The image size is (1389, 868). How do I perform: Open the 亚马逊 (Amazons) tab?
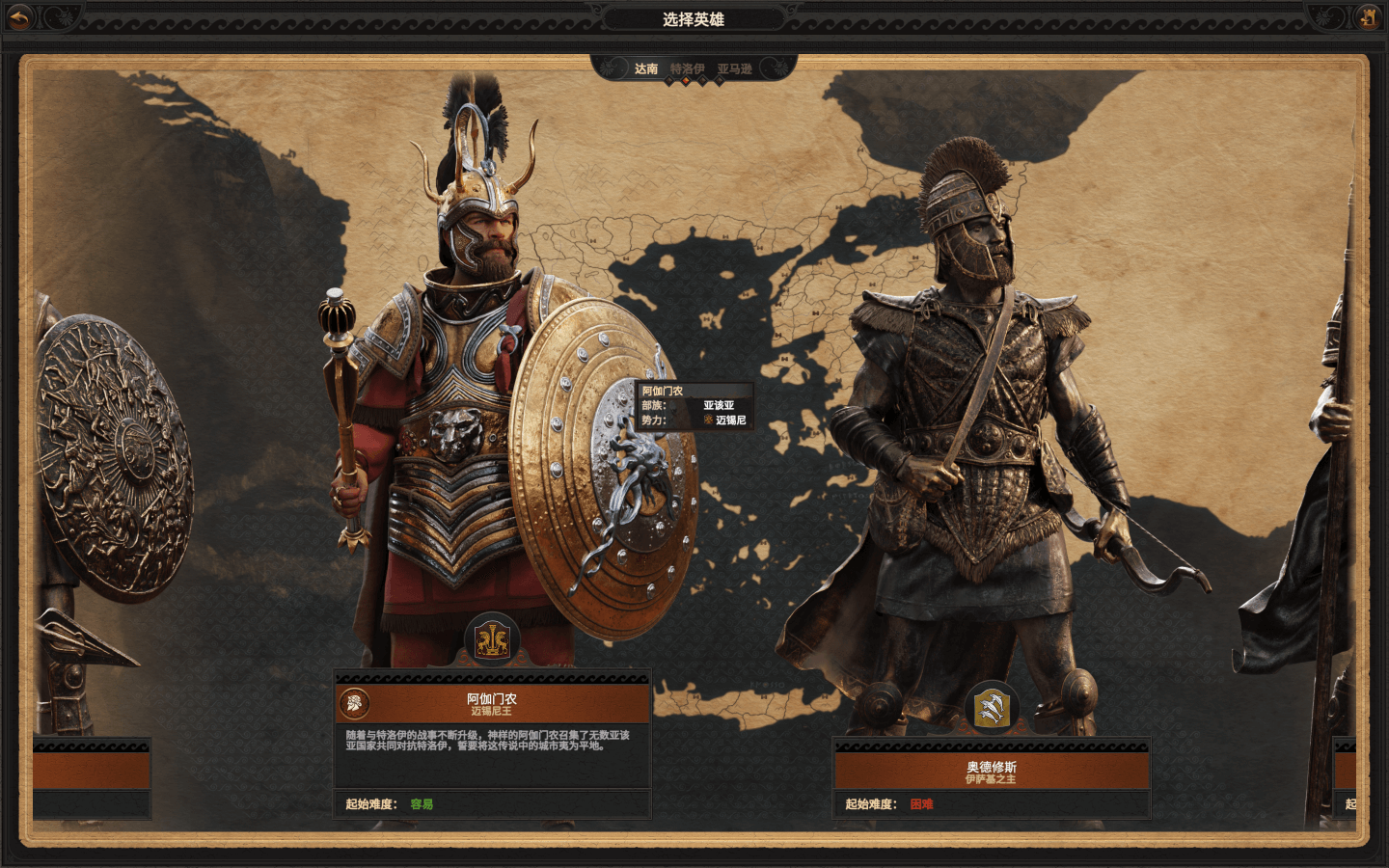tap(734, 68)
